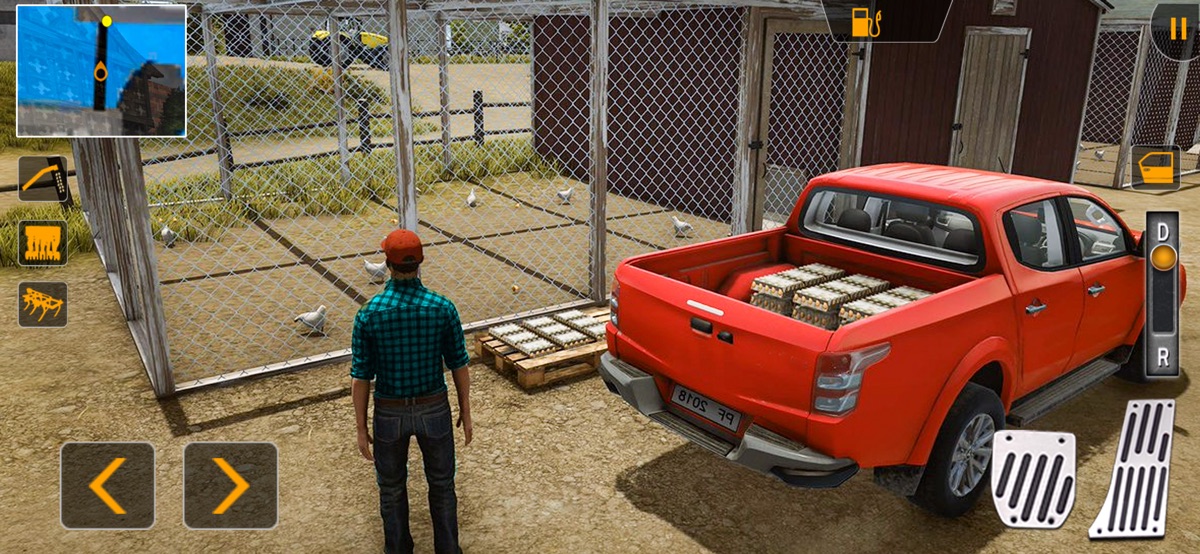The width and height of the screenshot is (1200, 554).
Task: Click the car door icon
Action: click(1155, 168)
